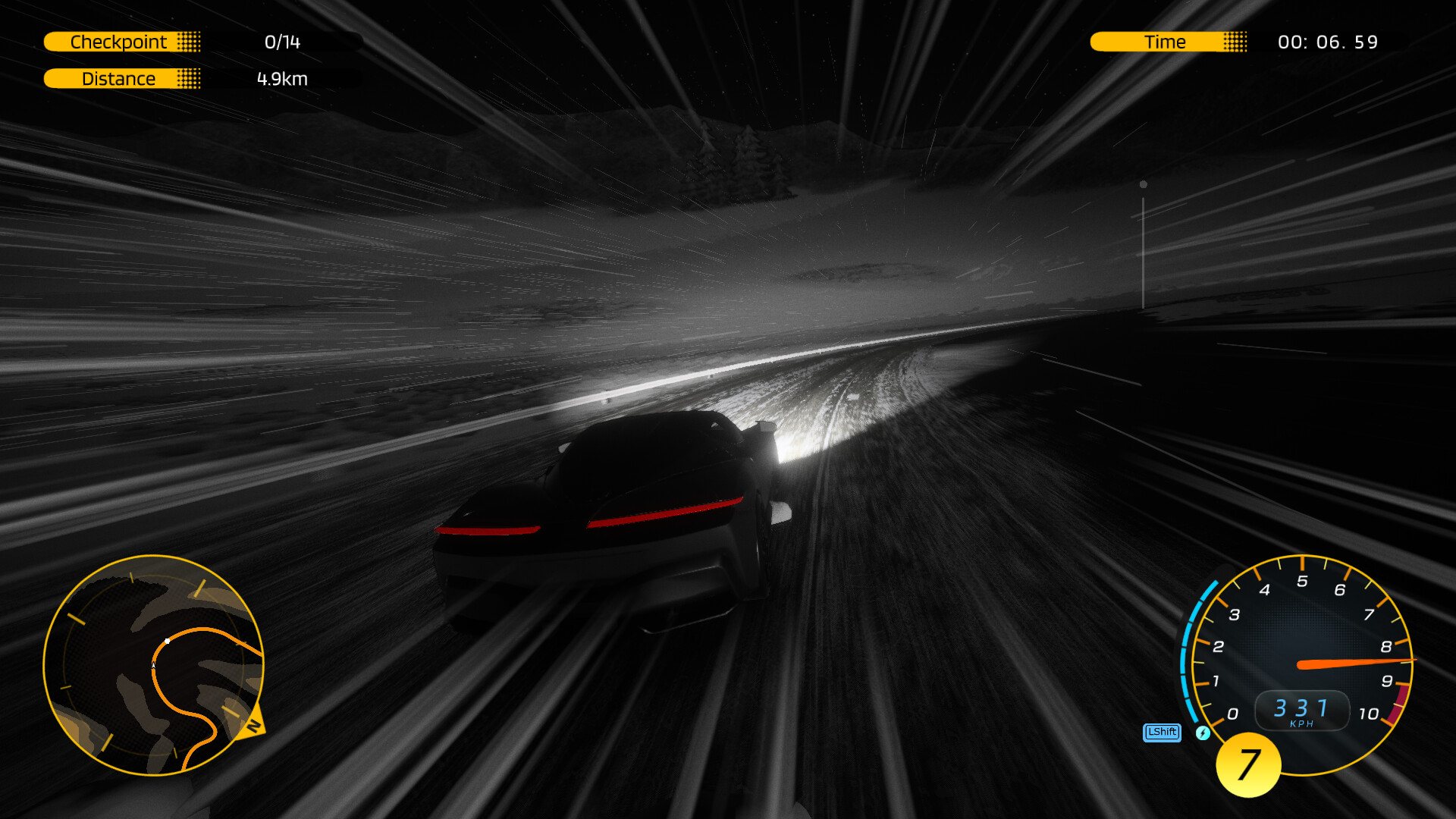Select the Distance readout showing 4.9km

[281, 79]
